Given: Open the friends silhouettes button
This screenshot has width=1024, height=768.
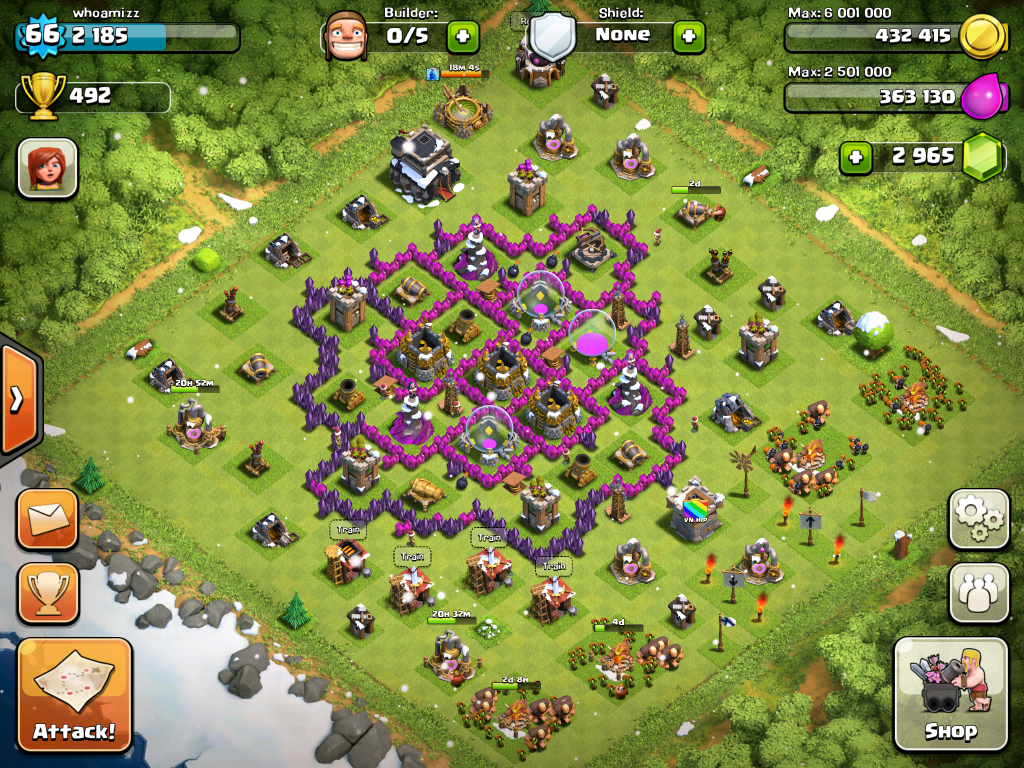Looking at the screenshot, I should coord(978,592).
